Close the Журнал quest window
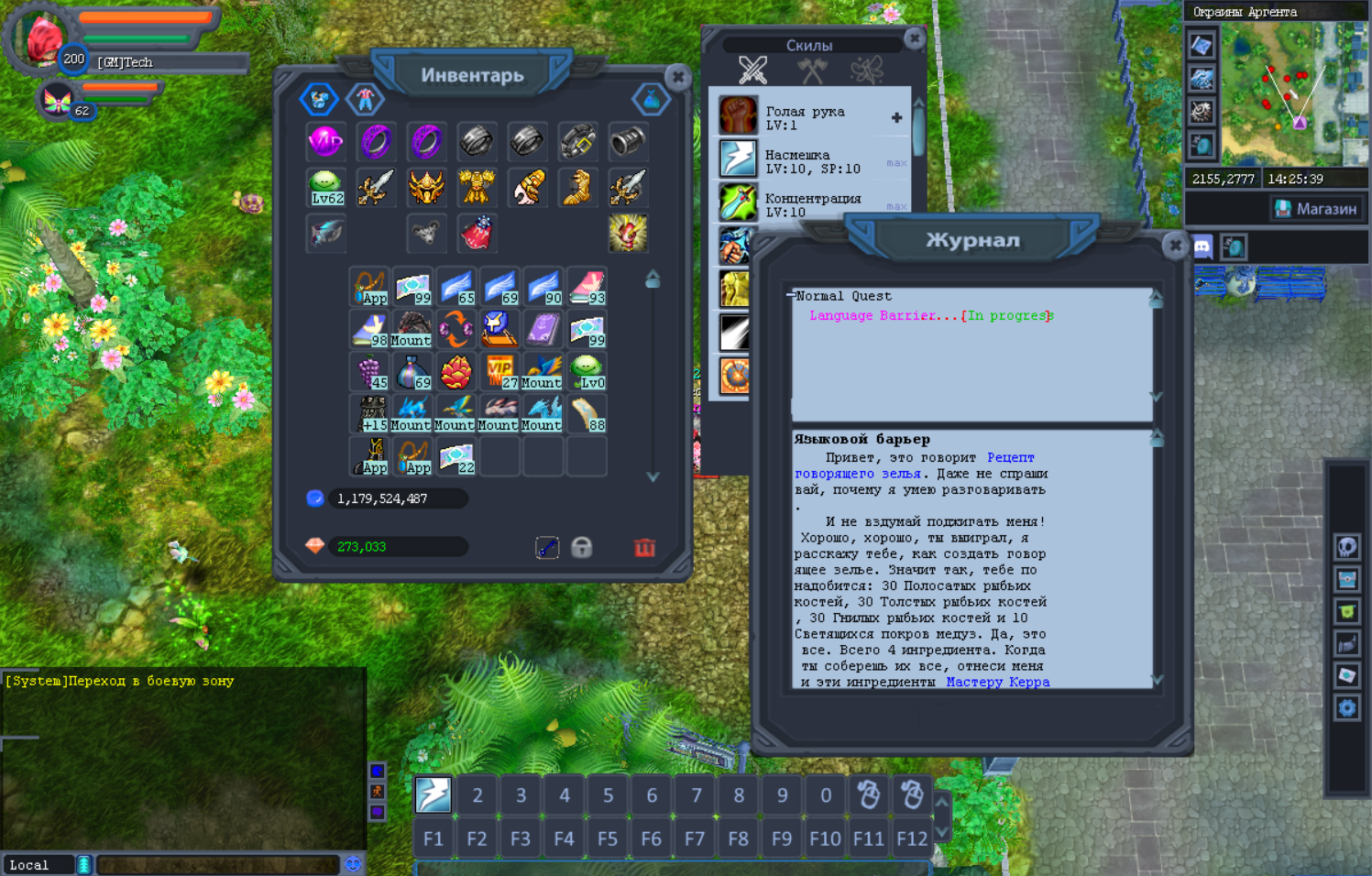The height and width of the screenshot is (876, 1372). pyautogui.click(x=1175, y=246)
